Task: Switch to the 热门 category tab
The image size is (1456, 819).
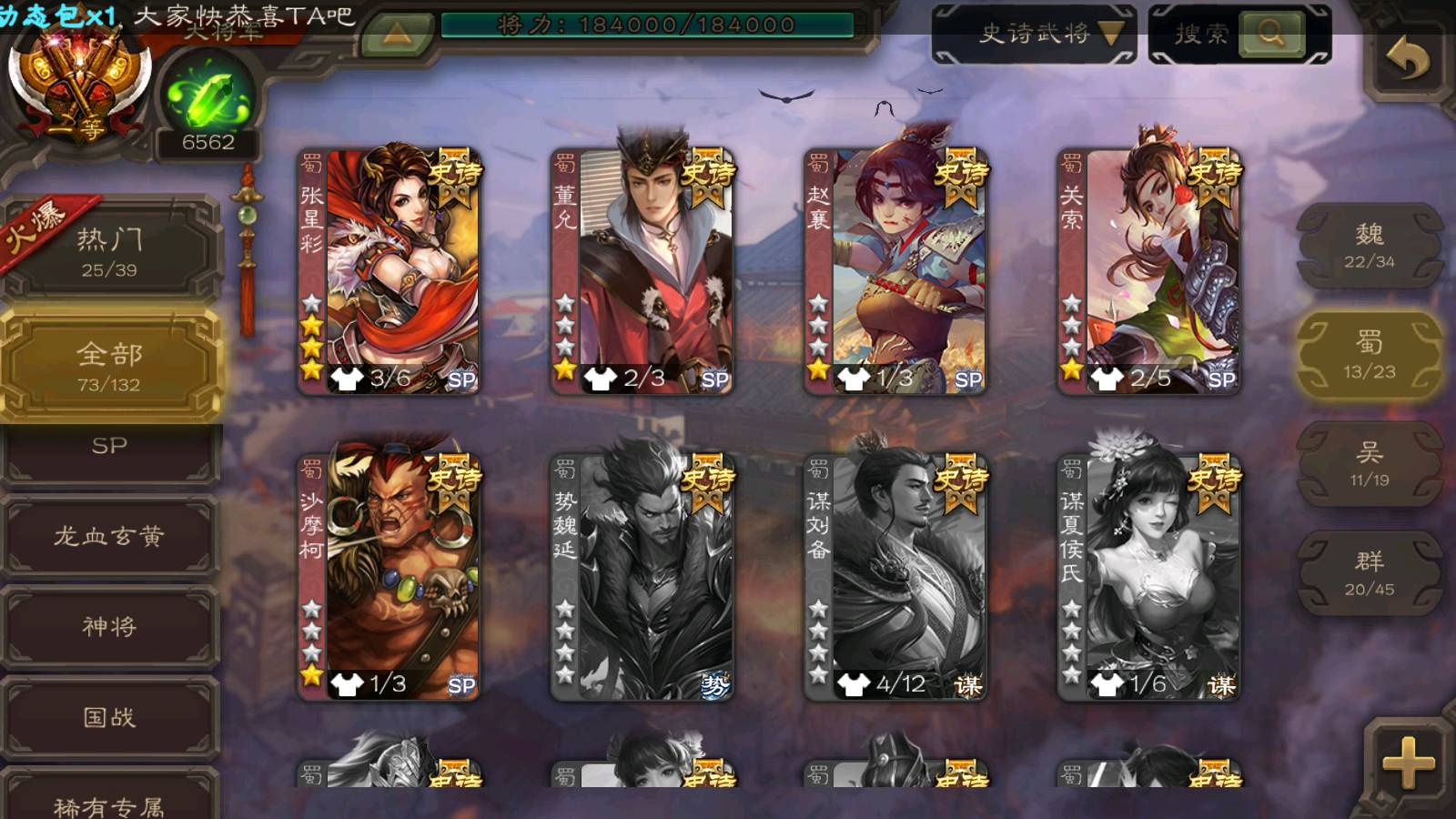Action: pos(109,250)
